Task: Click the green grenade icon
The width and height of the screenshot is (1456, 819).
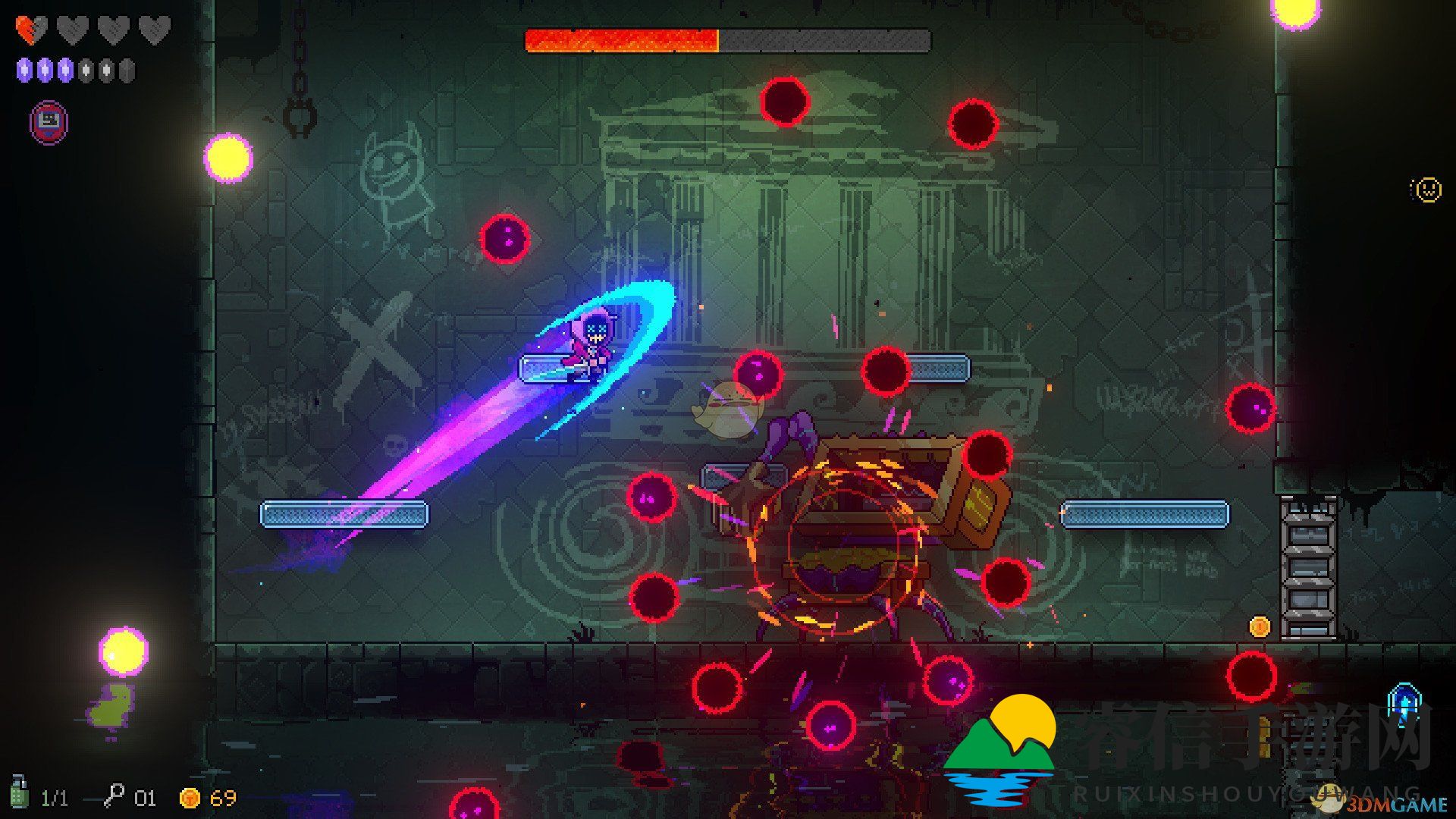Action: (19, 793)
